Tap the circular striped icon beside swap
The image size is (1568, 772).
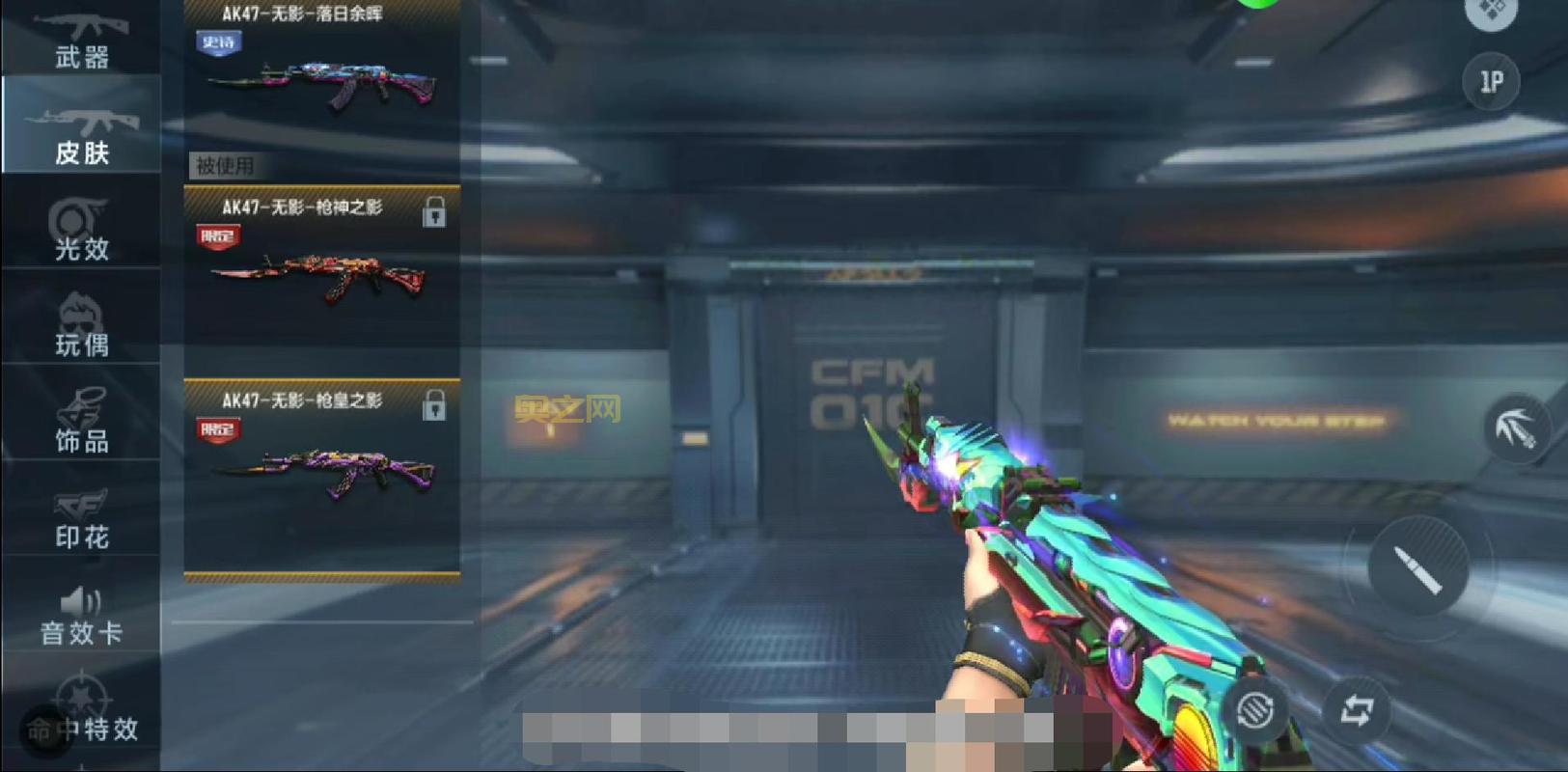(x=1255, y=711)
